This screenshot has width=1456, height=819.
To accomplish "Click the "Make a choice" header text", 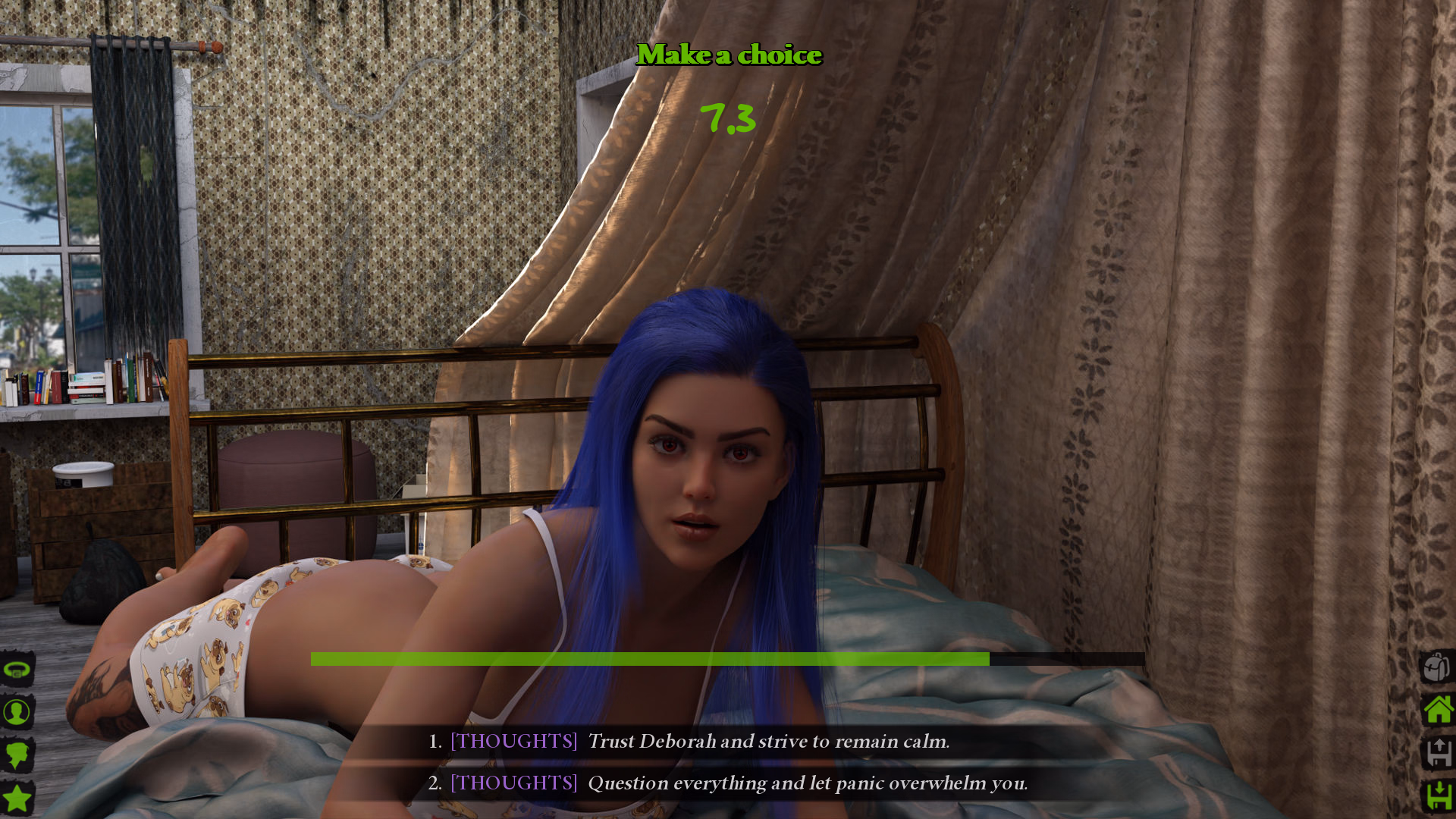I will coord(730,55).
